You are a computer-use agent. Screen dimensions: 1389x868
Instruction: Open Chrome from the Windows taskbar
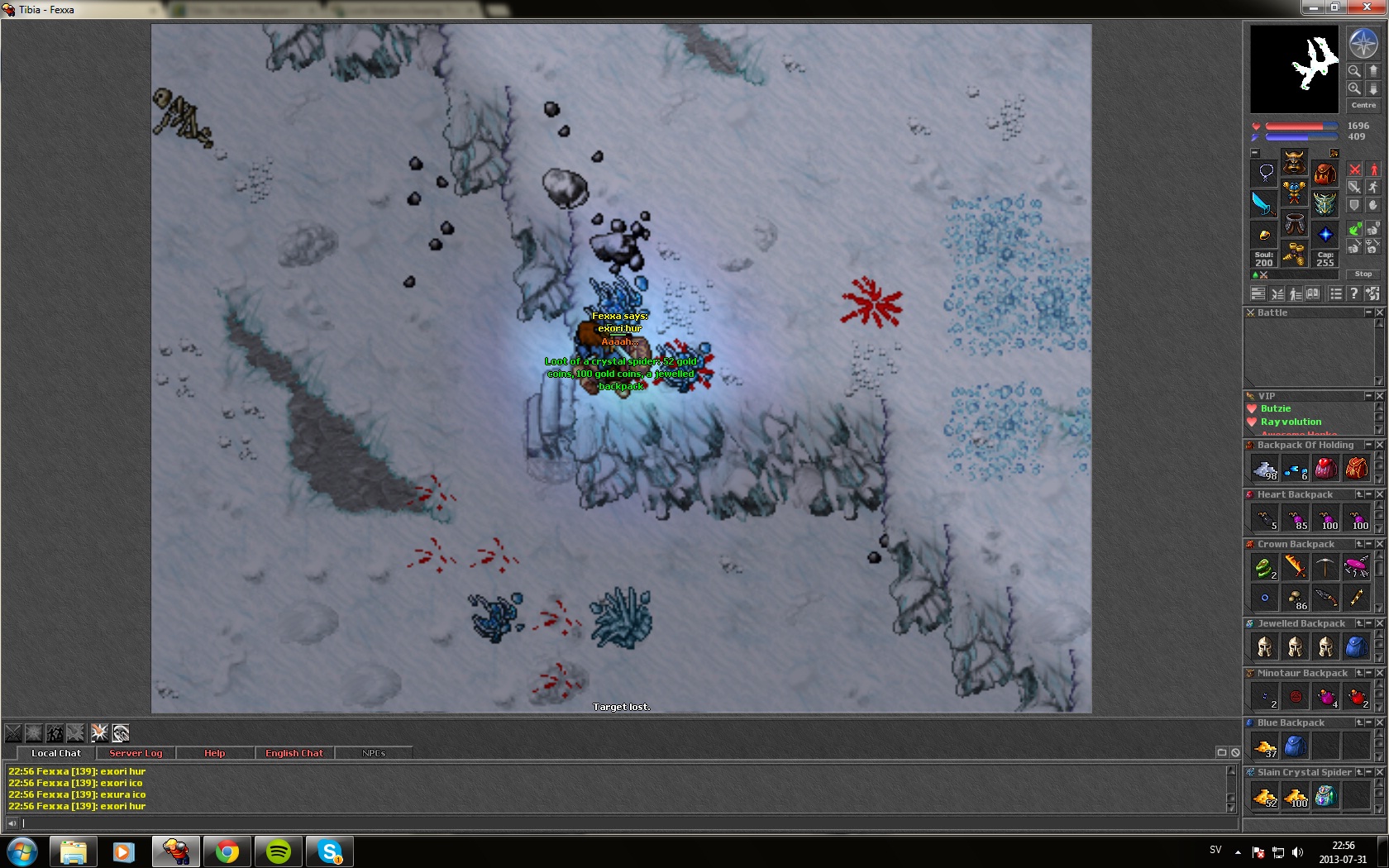tap(227, 851)
